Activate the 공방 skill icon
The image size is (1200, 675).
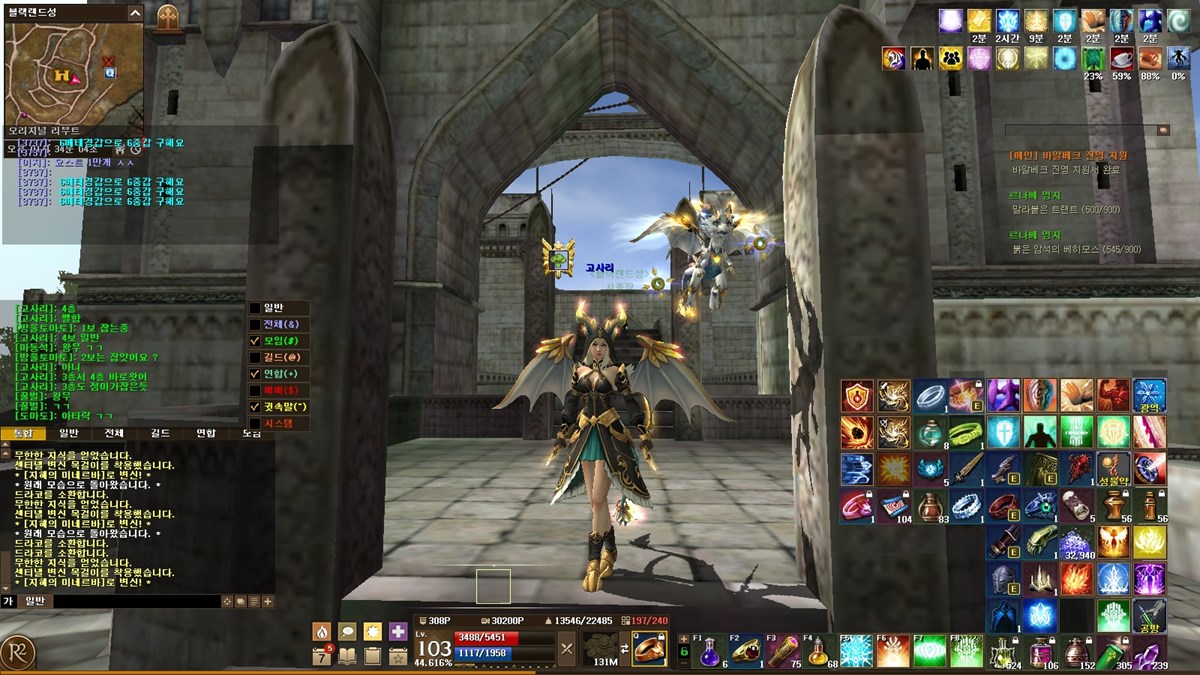tap(1149, 615)
